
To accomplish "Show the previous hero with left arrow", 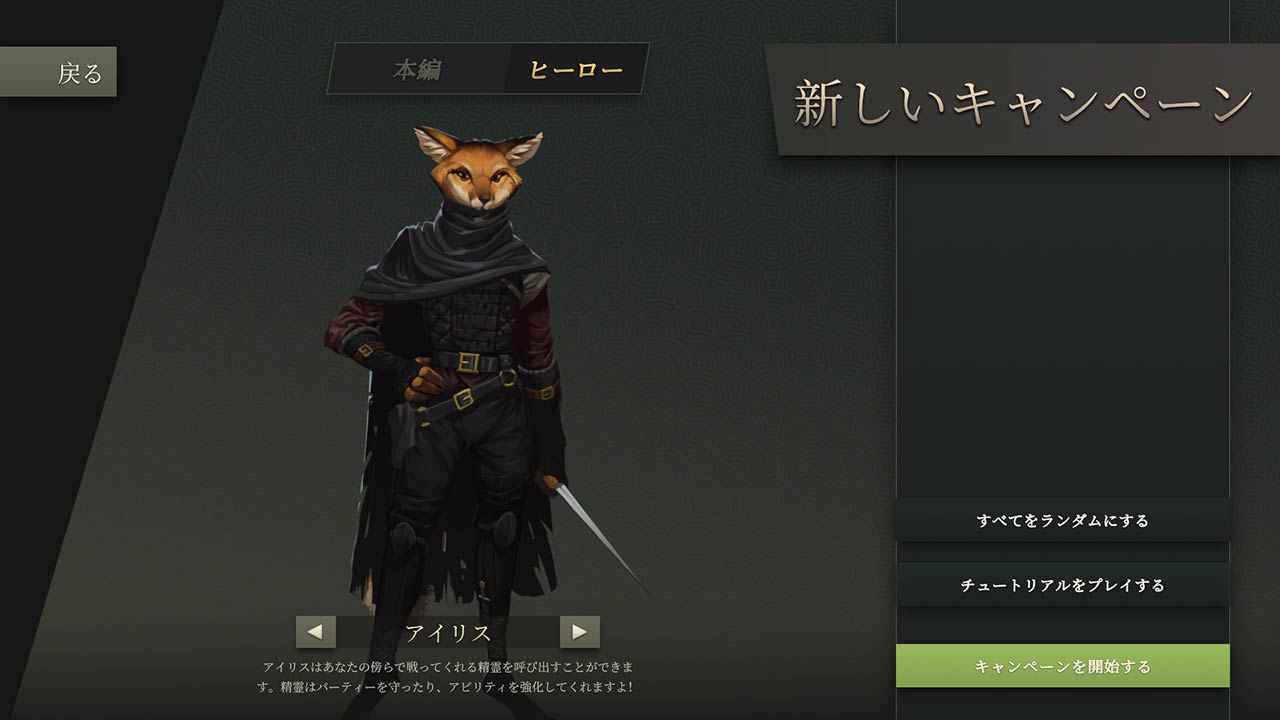I will pyautogui.click(x=315, y=632).
